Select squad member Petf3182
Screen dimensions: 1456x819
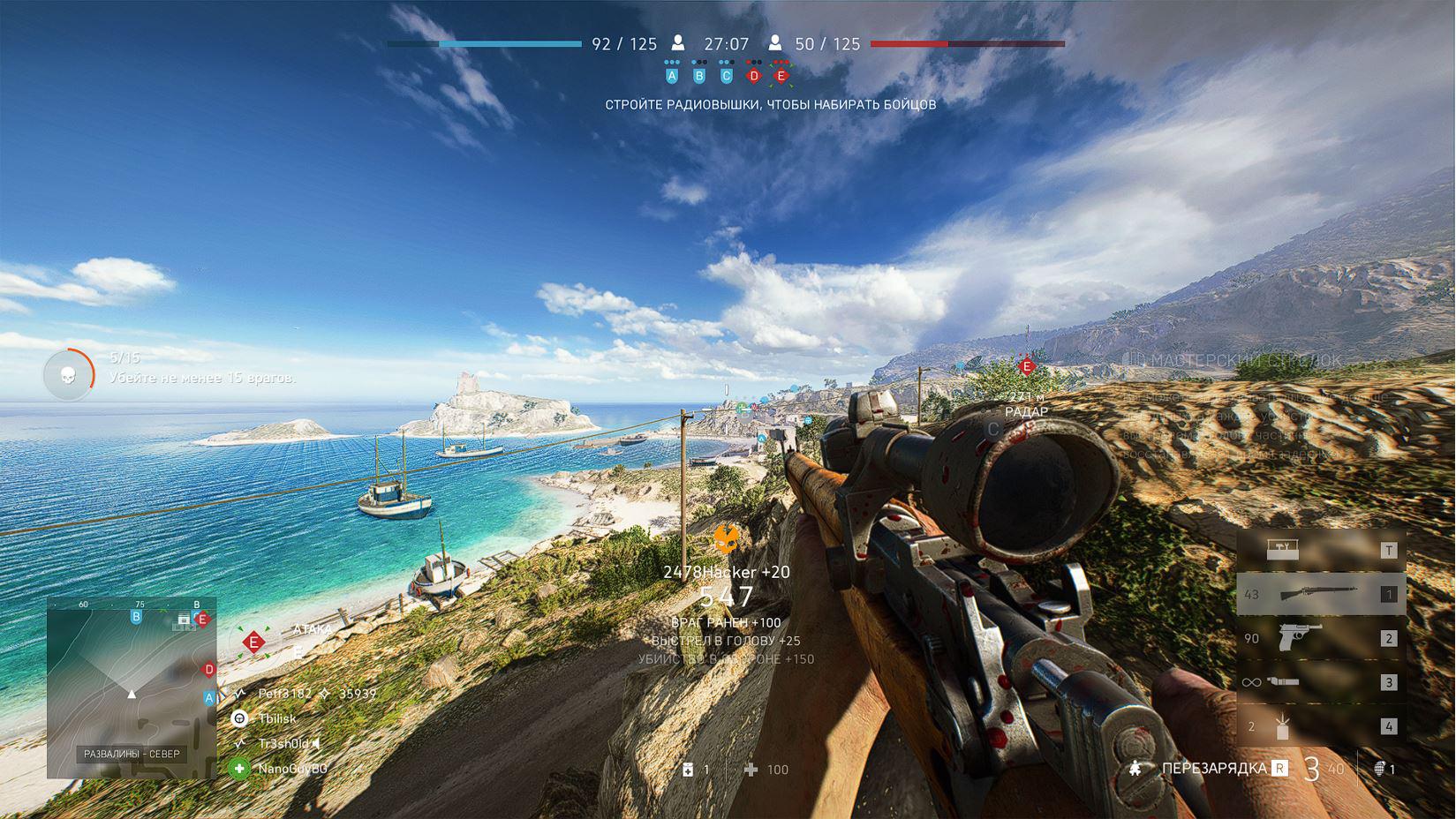pyautogui.click(x=284, y=694)
